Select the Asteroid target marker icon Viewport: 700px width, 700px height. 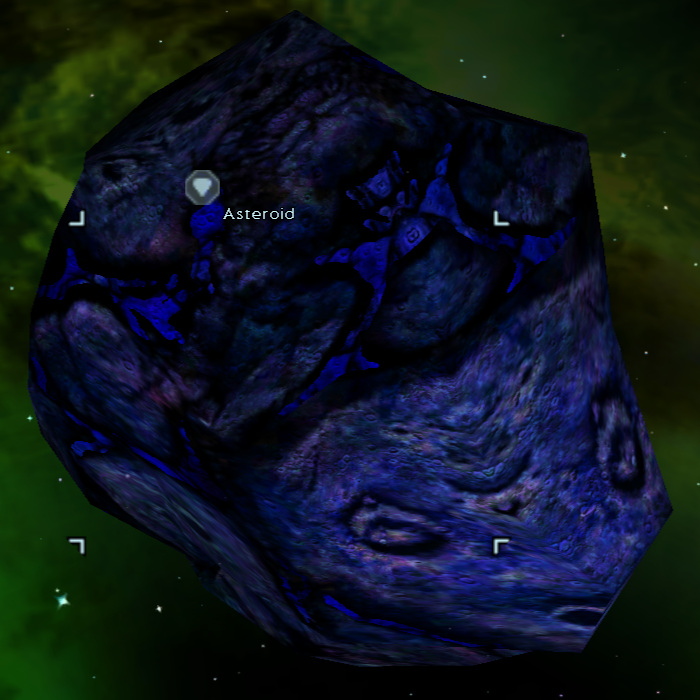click(202, 187)
